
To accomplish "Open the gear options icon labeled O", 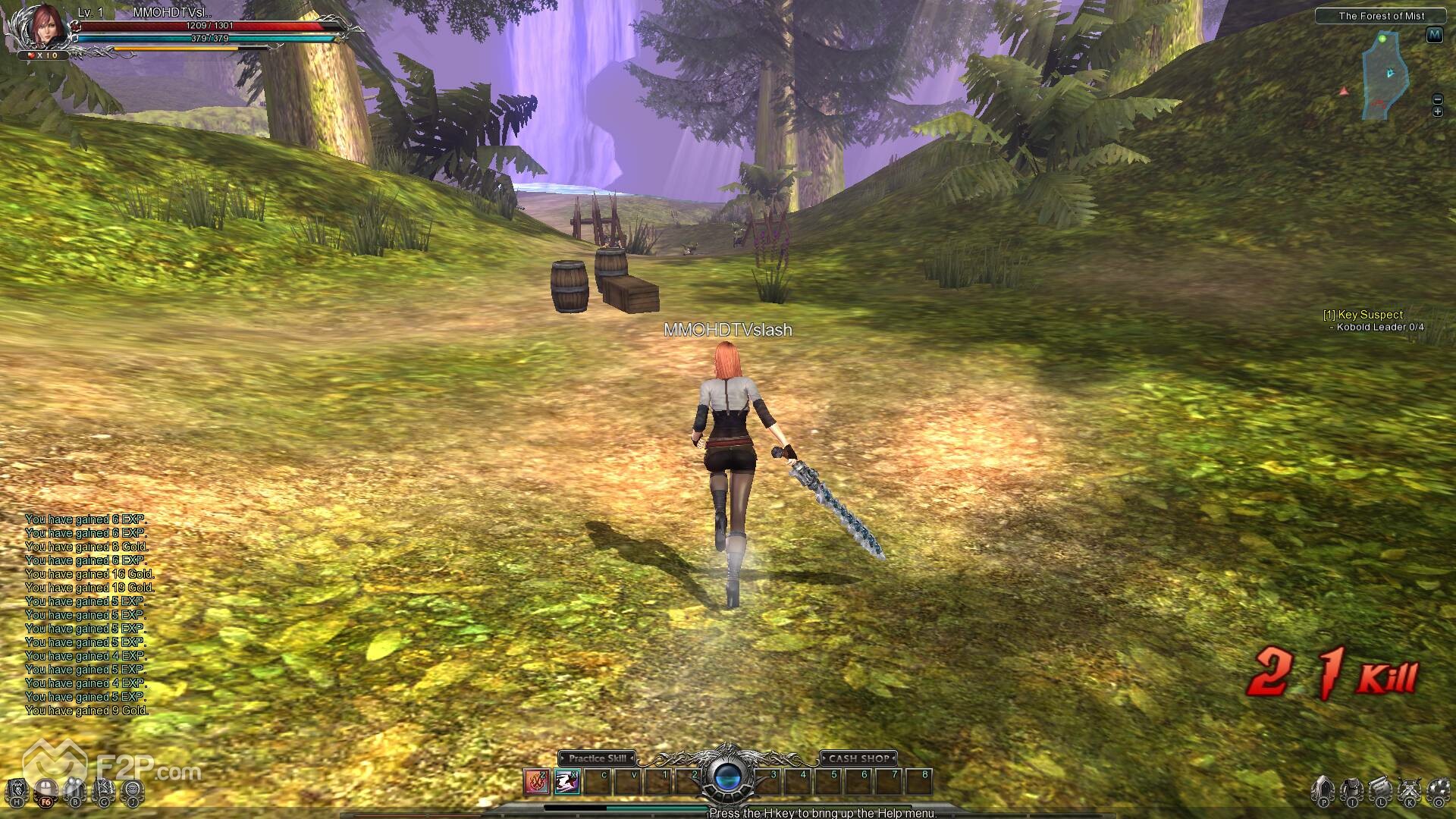I will click(1439, 790).
